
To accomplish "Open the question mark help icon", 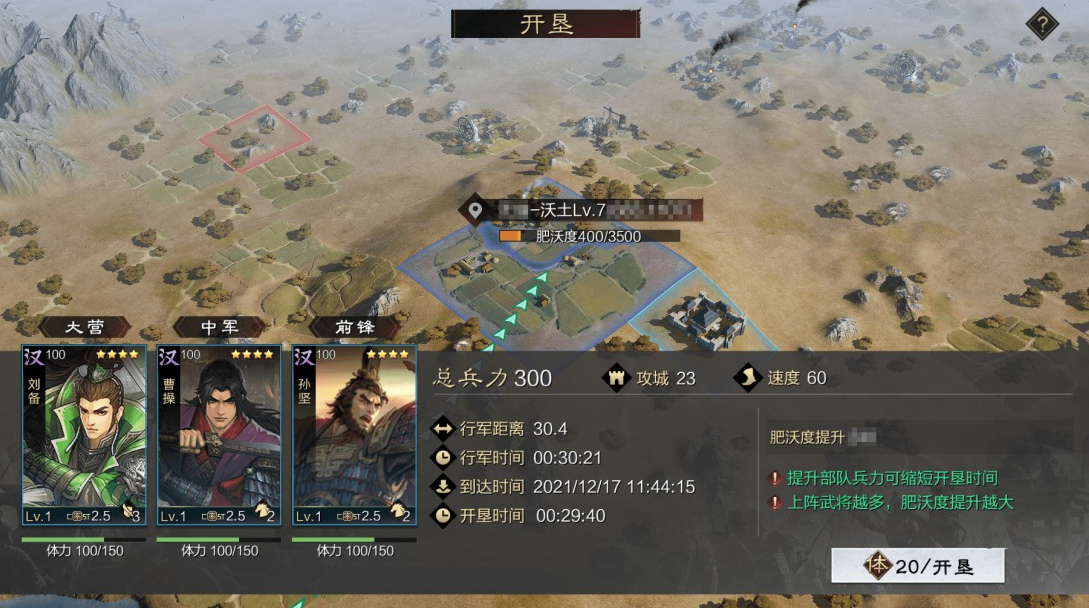I will coord(1042,24).
